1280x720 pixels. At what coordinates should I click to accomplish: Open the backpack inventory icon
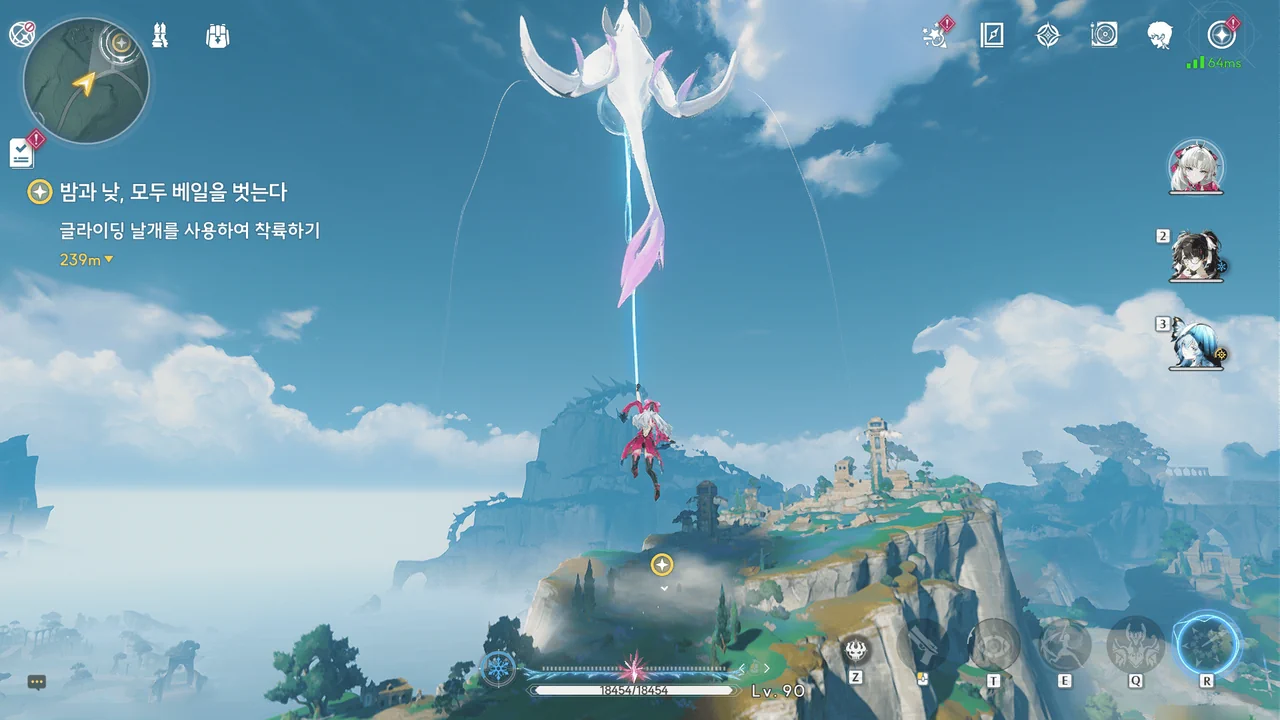click(x=217, y=36)
